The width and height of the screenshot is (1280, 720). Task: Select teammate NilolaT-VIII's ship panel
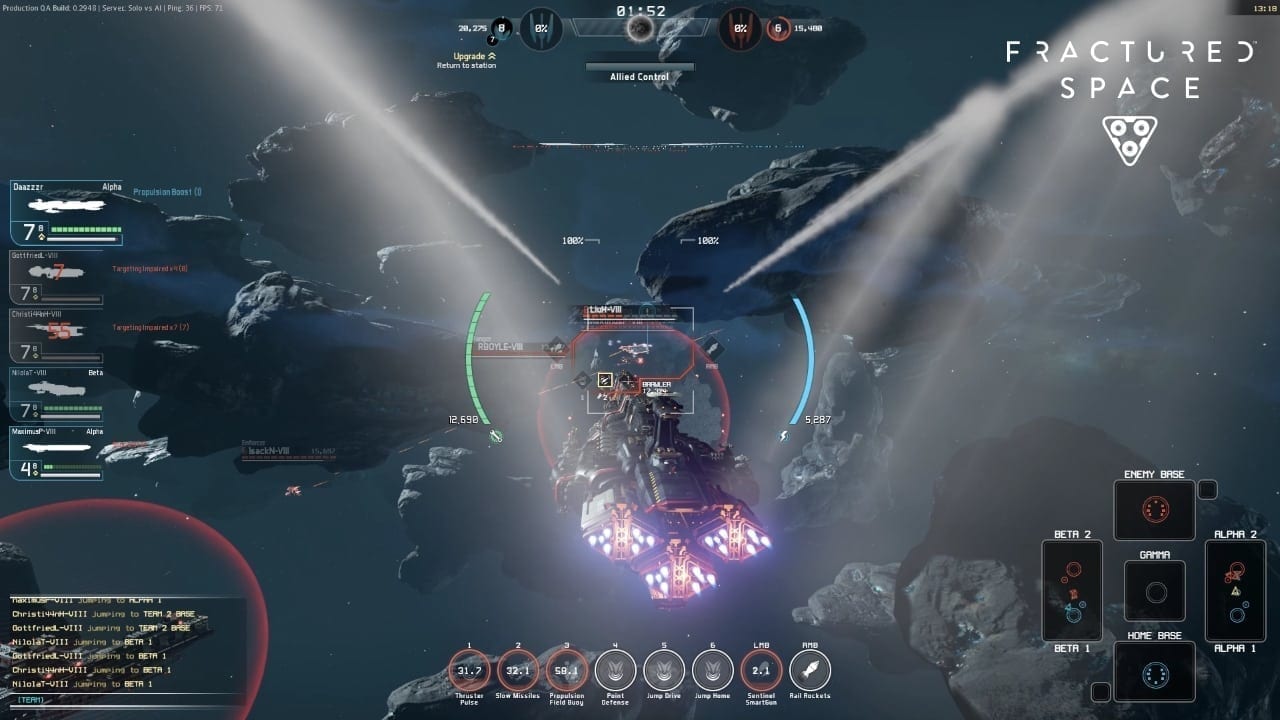[57, 393]
